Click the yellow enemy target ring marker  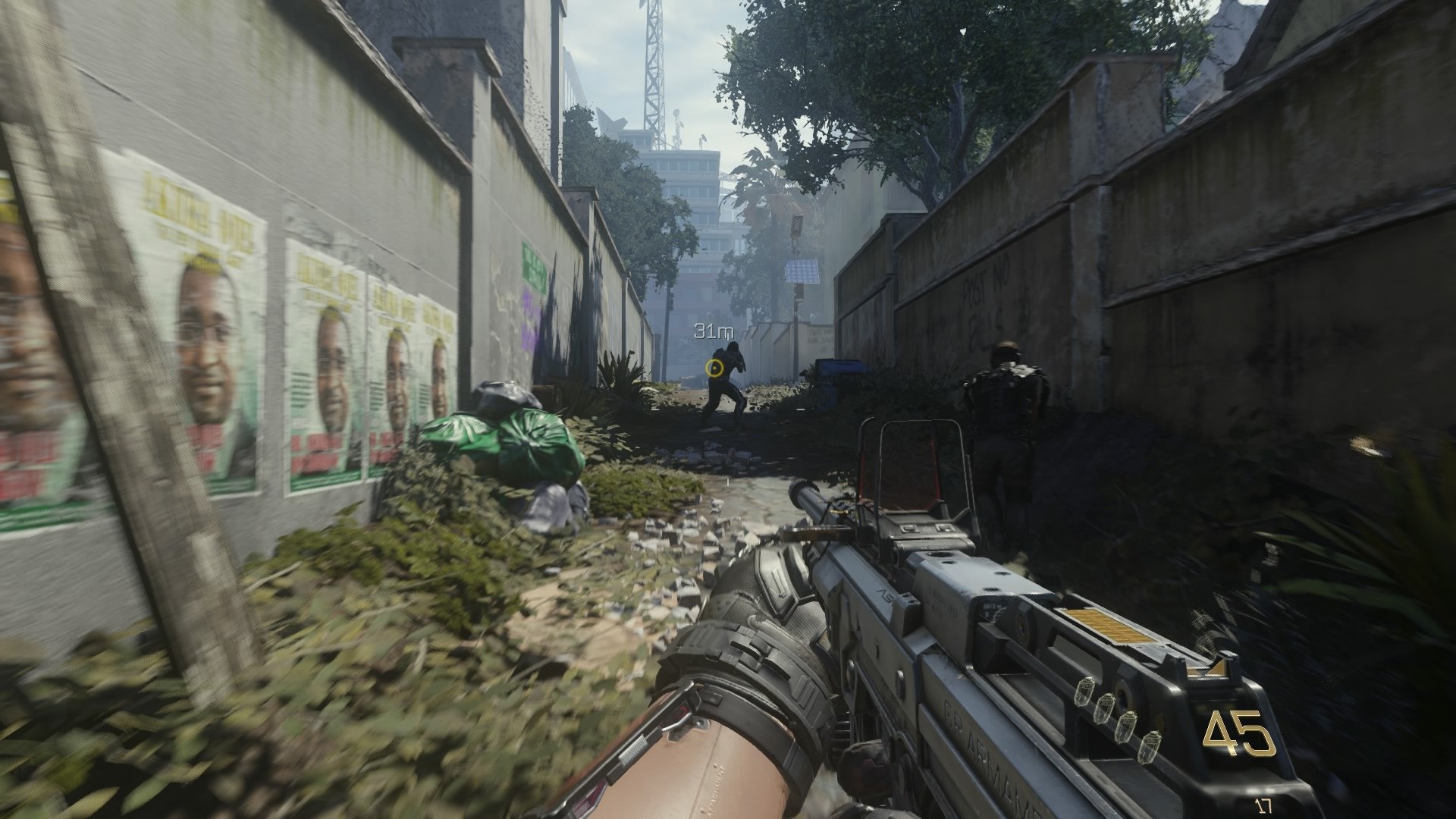[714, 369]
